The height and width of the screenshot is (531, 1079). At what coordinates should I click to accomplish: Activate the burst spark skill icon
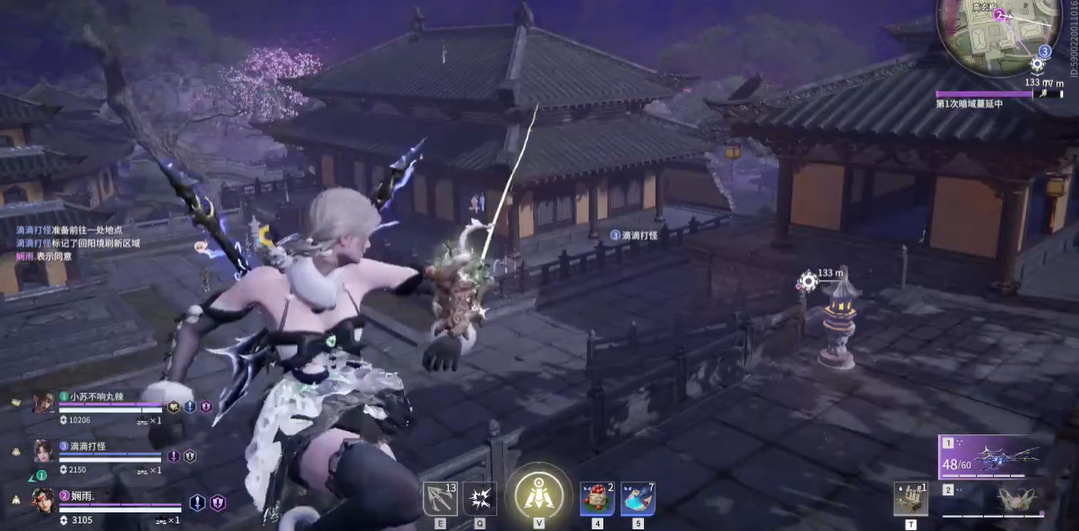coord(479,498)
